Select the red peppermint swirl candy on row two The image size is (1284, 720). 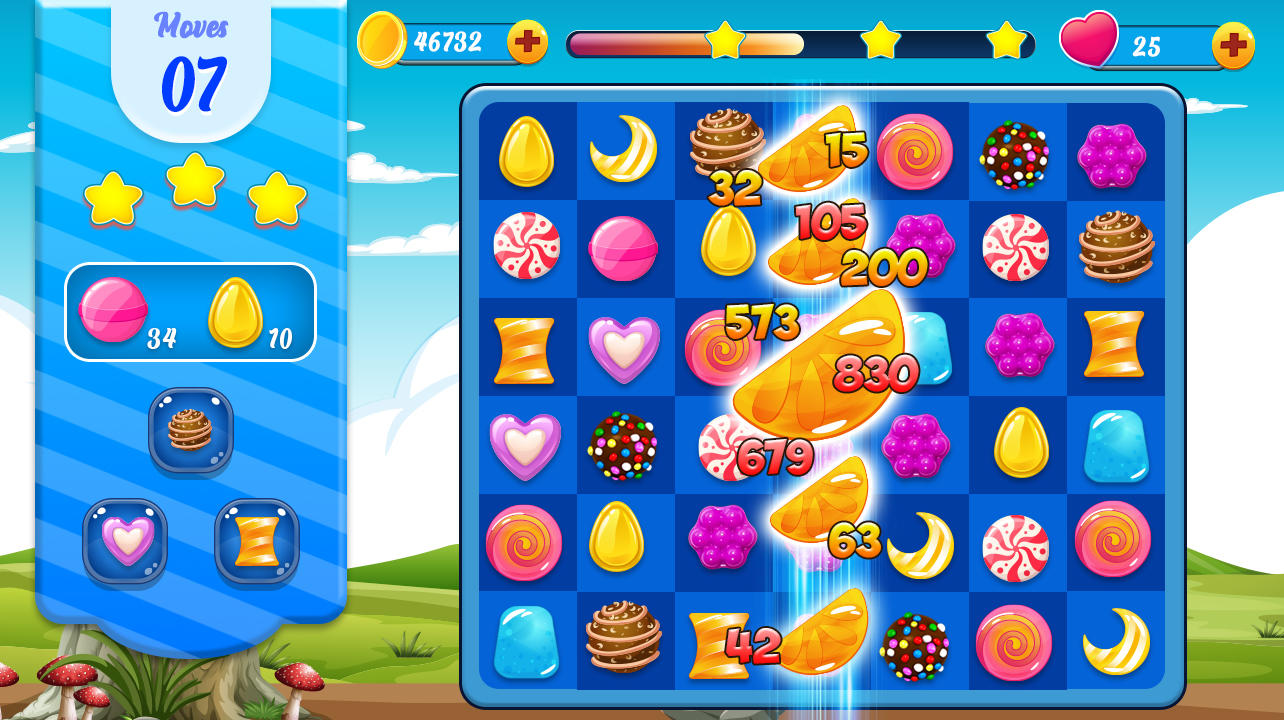tap(525, 247)
